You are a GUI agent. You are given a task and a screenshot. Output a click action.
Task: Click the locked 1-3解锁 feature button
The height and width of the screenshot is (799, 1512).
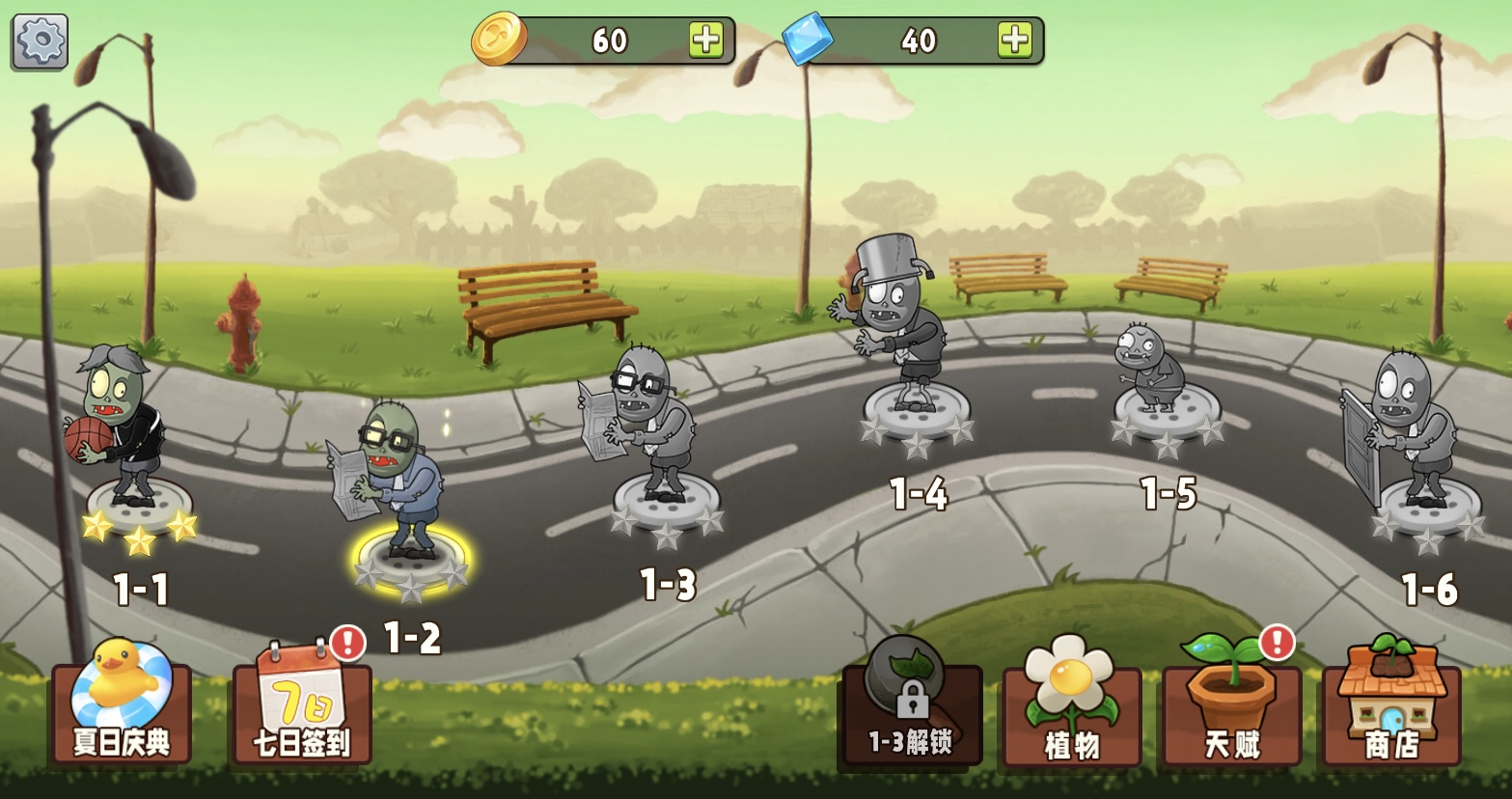click(x=910, y=709)
